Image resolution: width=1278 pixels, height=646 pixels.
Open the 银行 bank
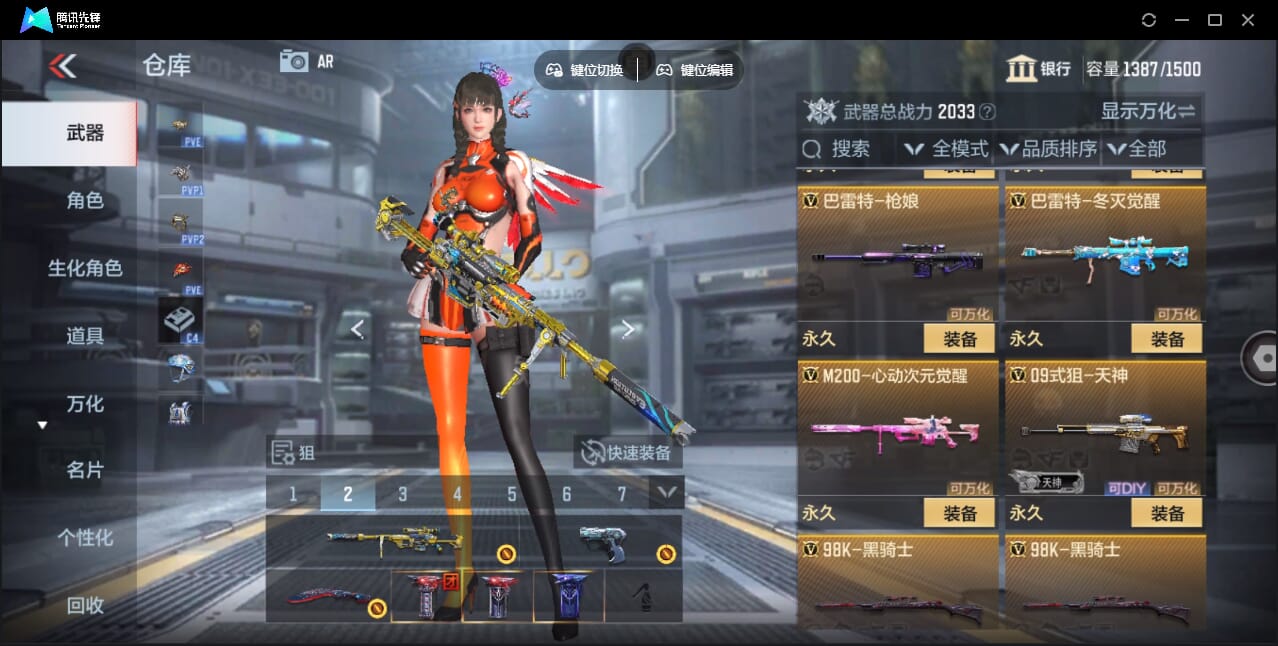pos(1039,69)
